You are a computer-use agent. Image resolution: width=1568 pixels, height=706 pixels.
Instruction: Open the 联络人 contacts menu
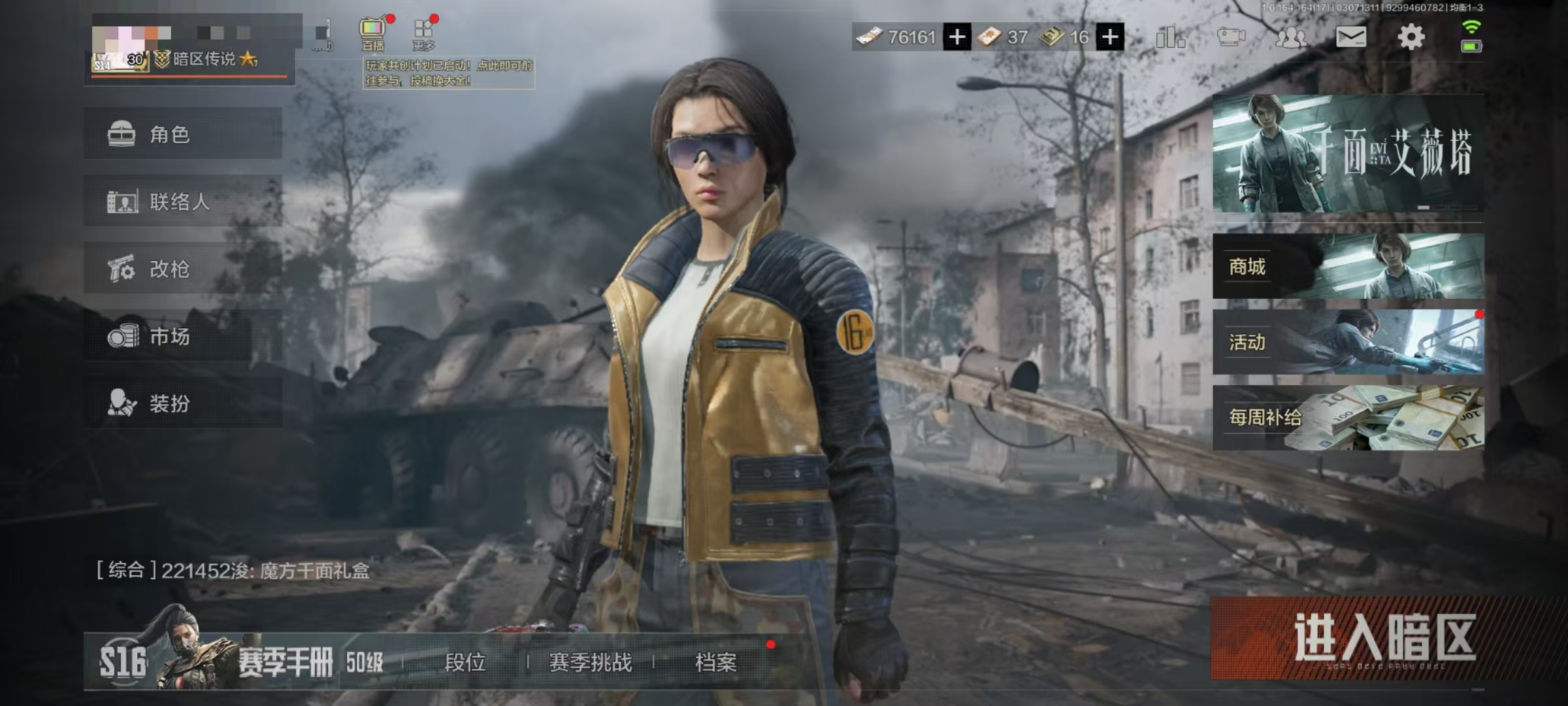coord(183,201)
